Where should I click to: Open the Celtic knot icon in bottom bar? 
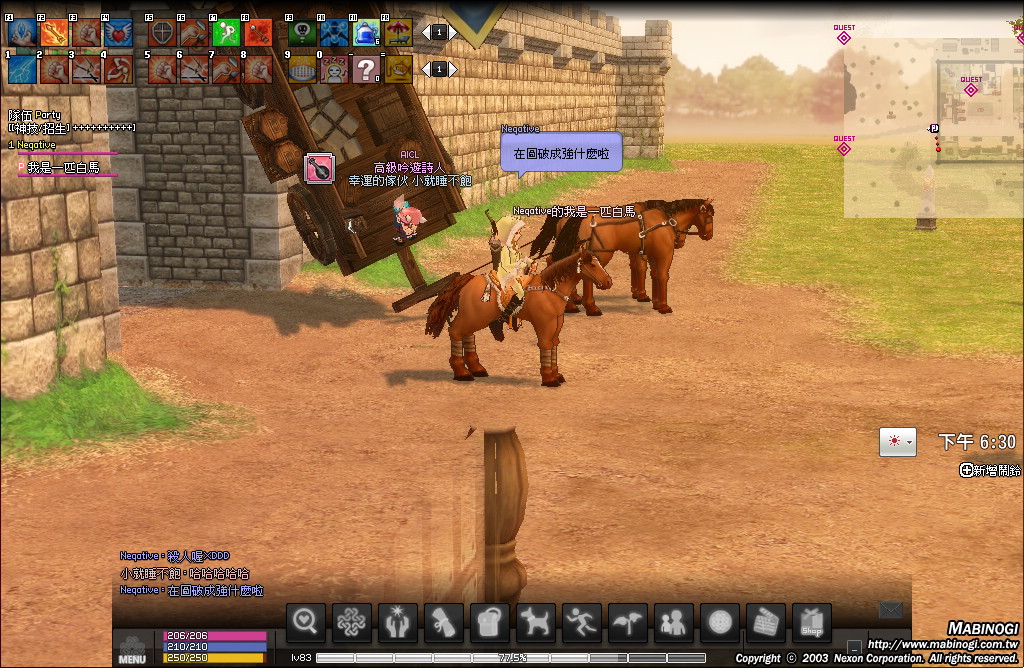click(x=352, y=622)
